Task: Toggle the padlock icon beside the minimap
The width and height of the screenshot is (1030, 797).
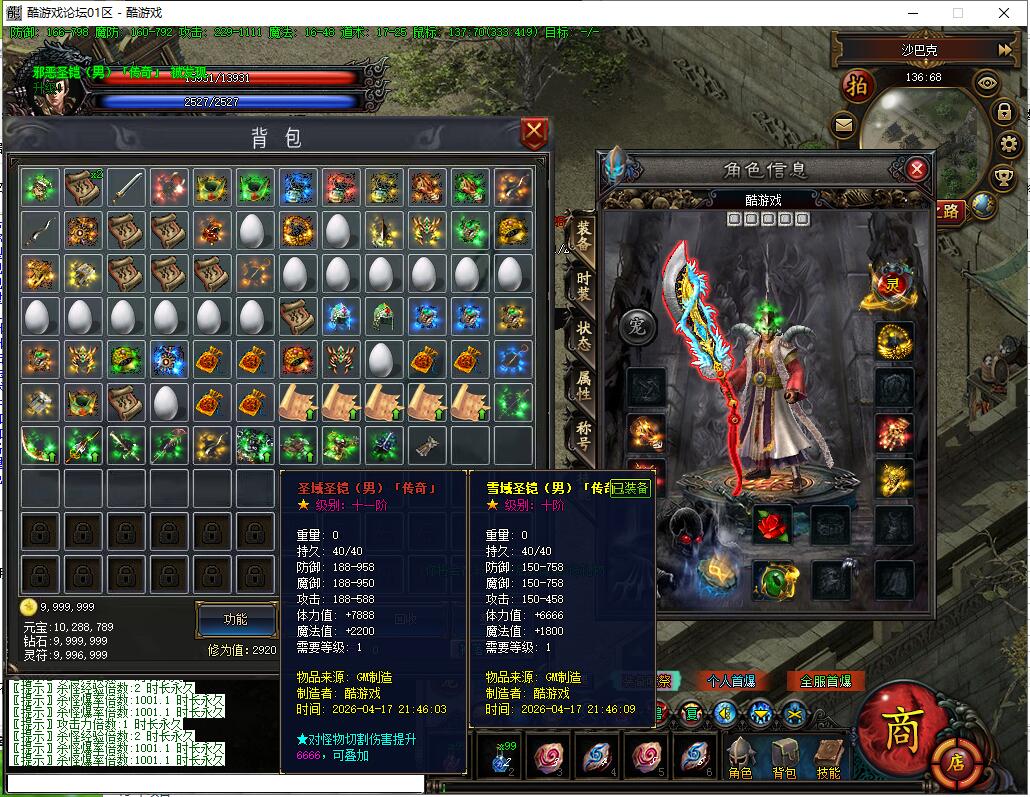Action: (1004, 112)
